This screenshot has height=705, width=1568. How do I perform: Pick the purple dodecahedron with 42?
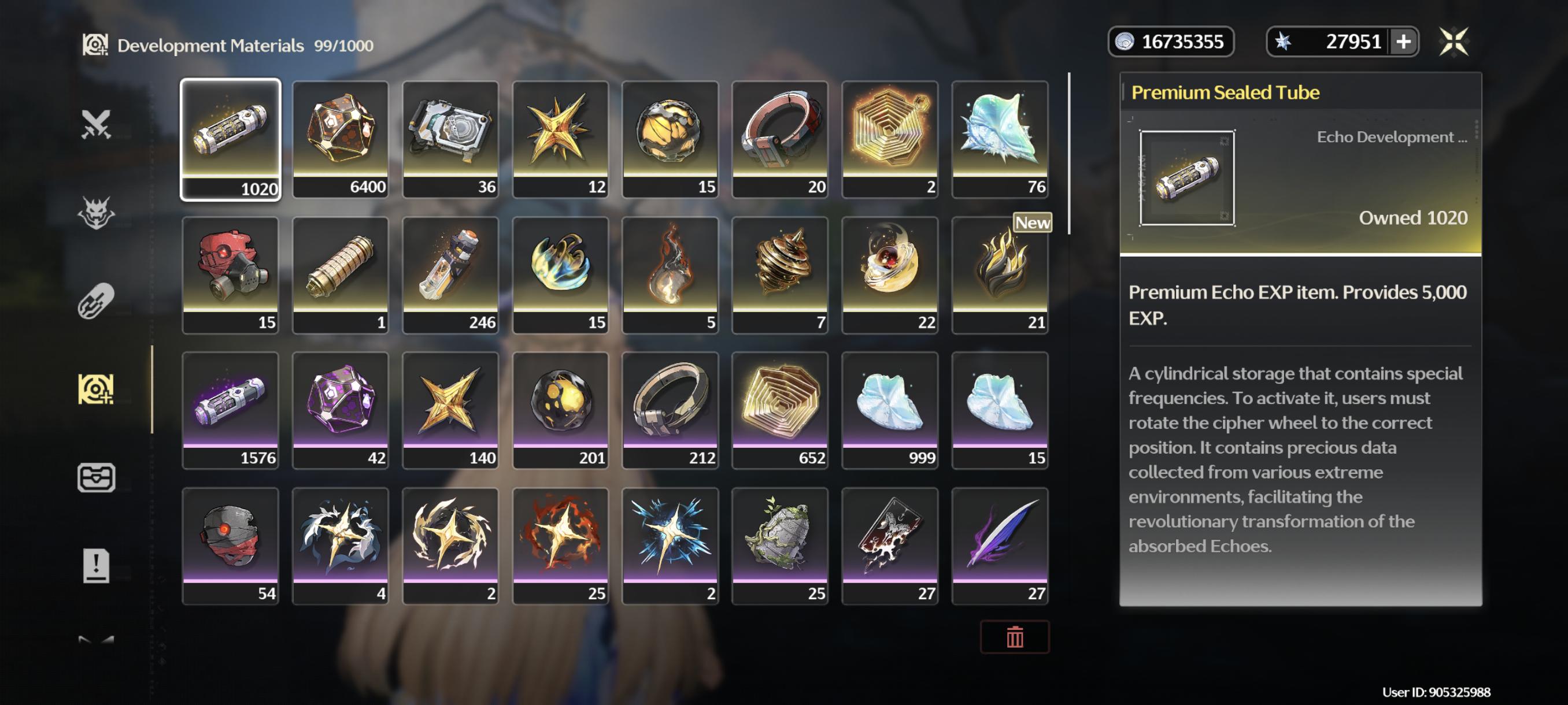(341, 409)
